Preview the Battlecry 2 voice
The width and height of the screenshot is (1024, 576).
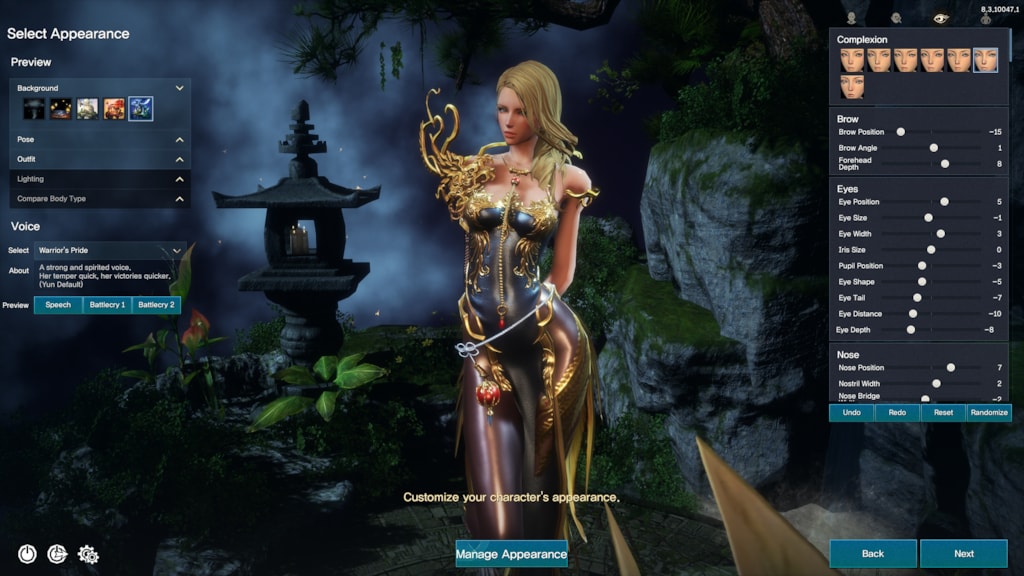156,304
